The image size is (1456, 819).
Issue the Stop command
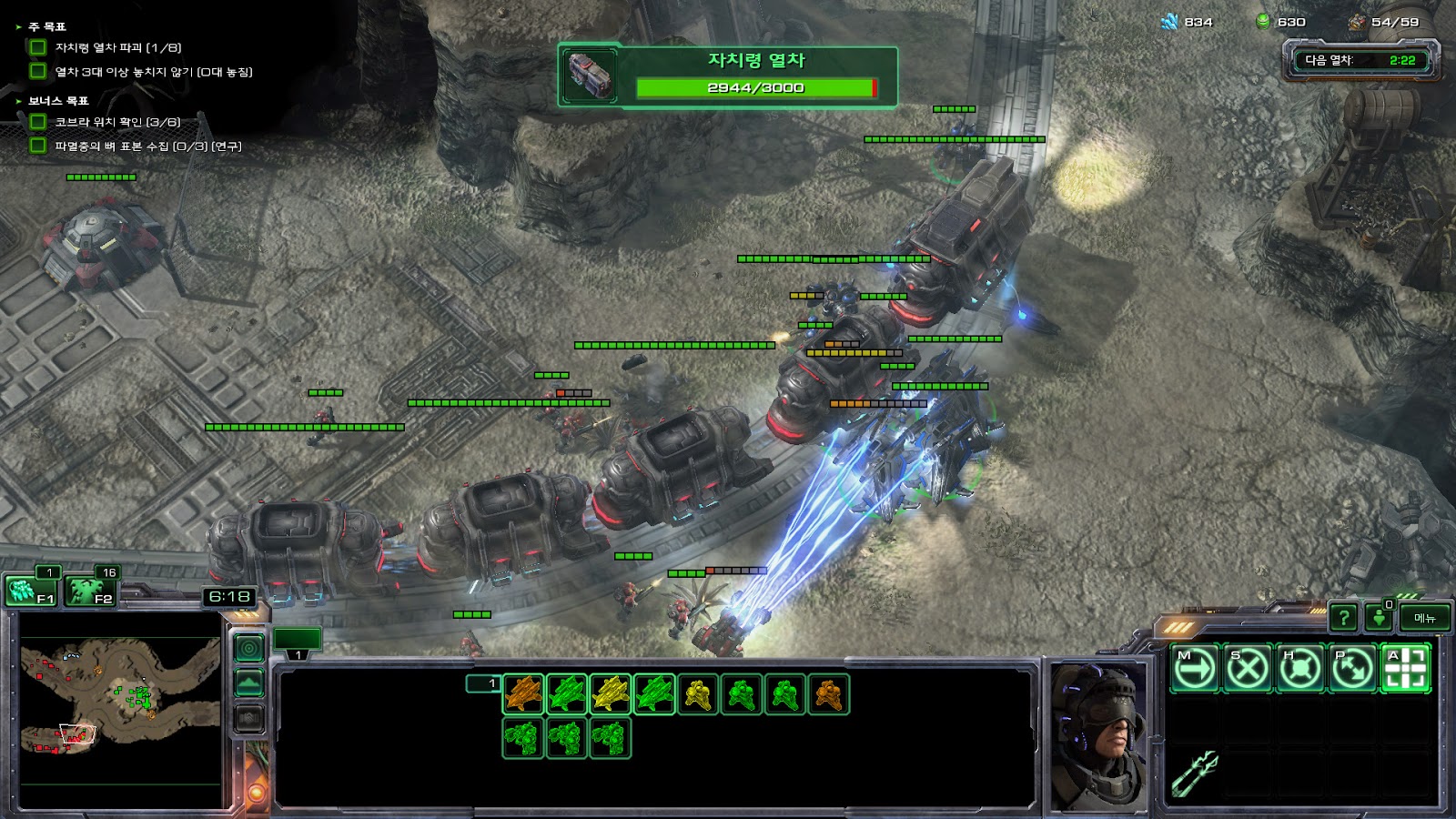coord(1247,669)
